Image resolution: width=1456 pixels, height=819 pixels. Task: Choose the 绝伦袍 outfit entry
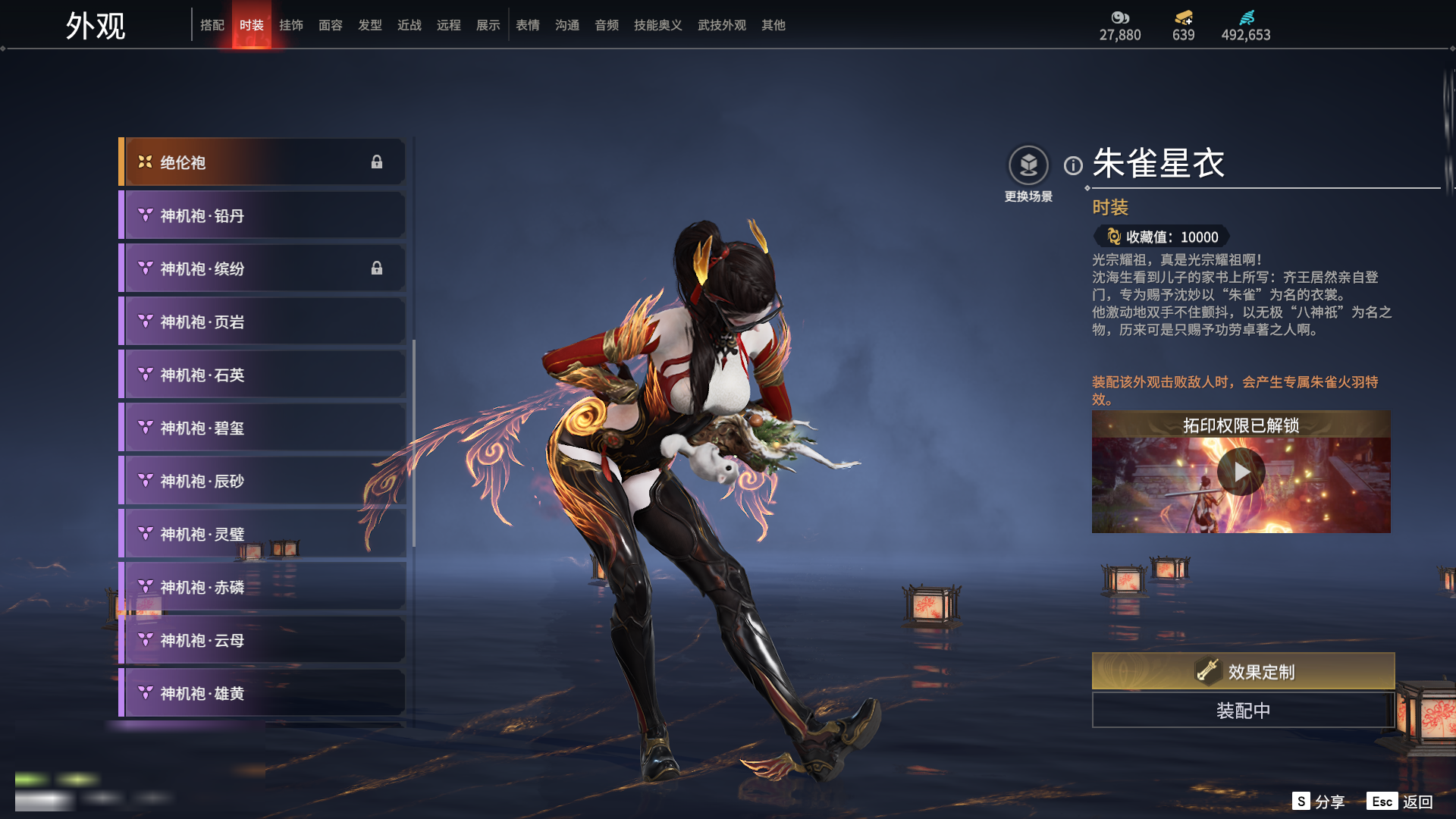(x=262, y=162)
